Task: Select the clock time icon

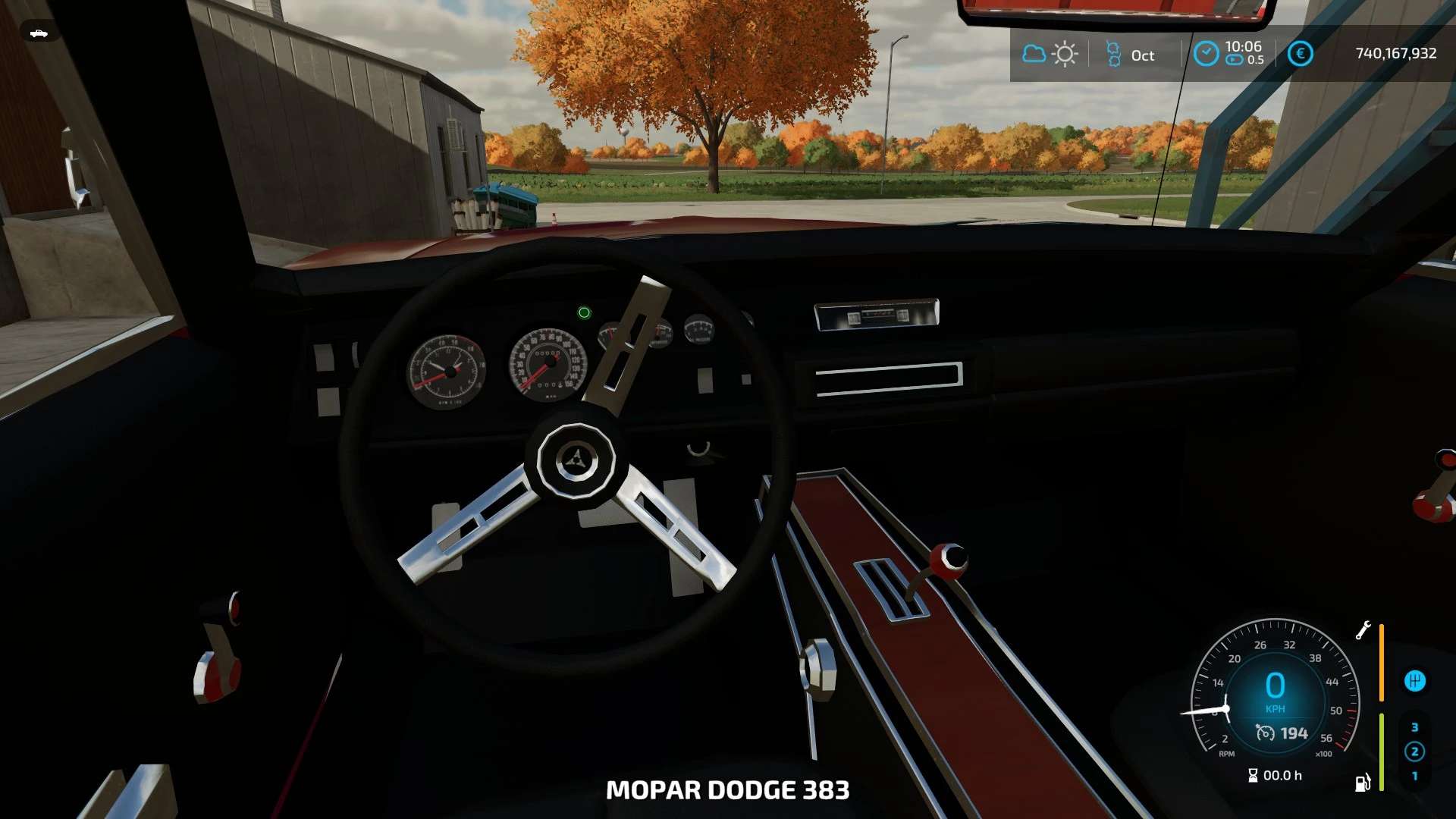Action: point(1206,54)
